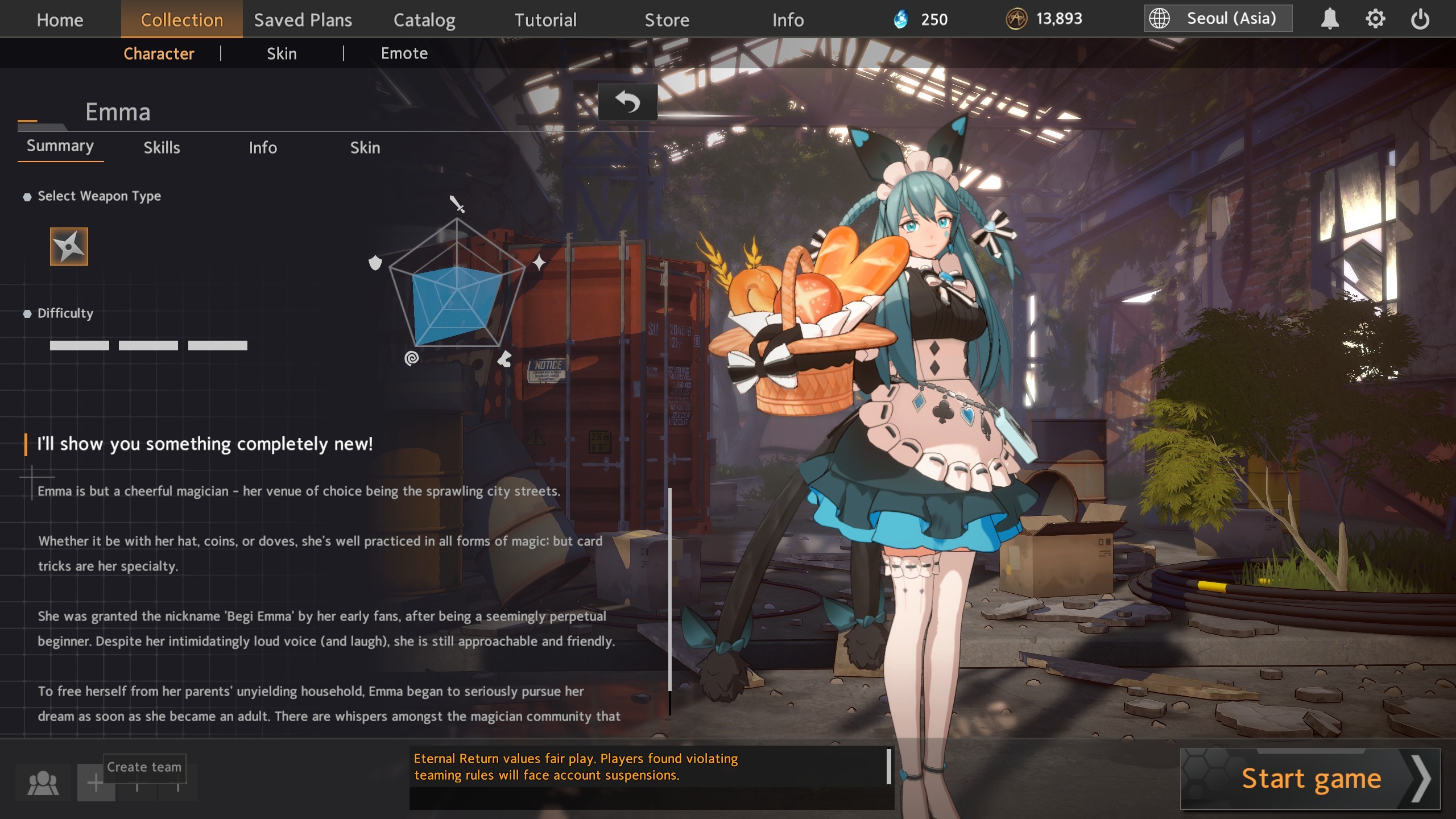Switch to the Skin tab under Emma
The image size is (1456, 819).
[366, 147]
